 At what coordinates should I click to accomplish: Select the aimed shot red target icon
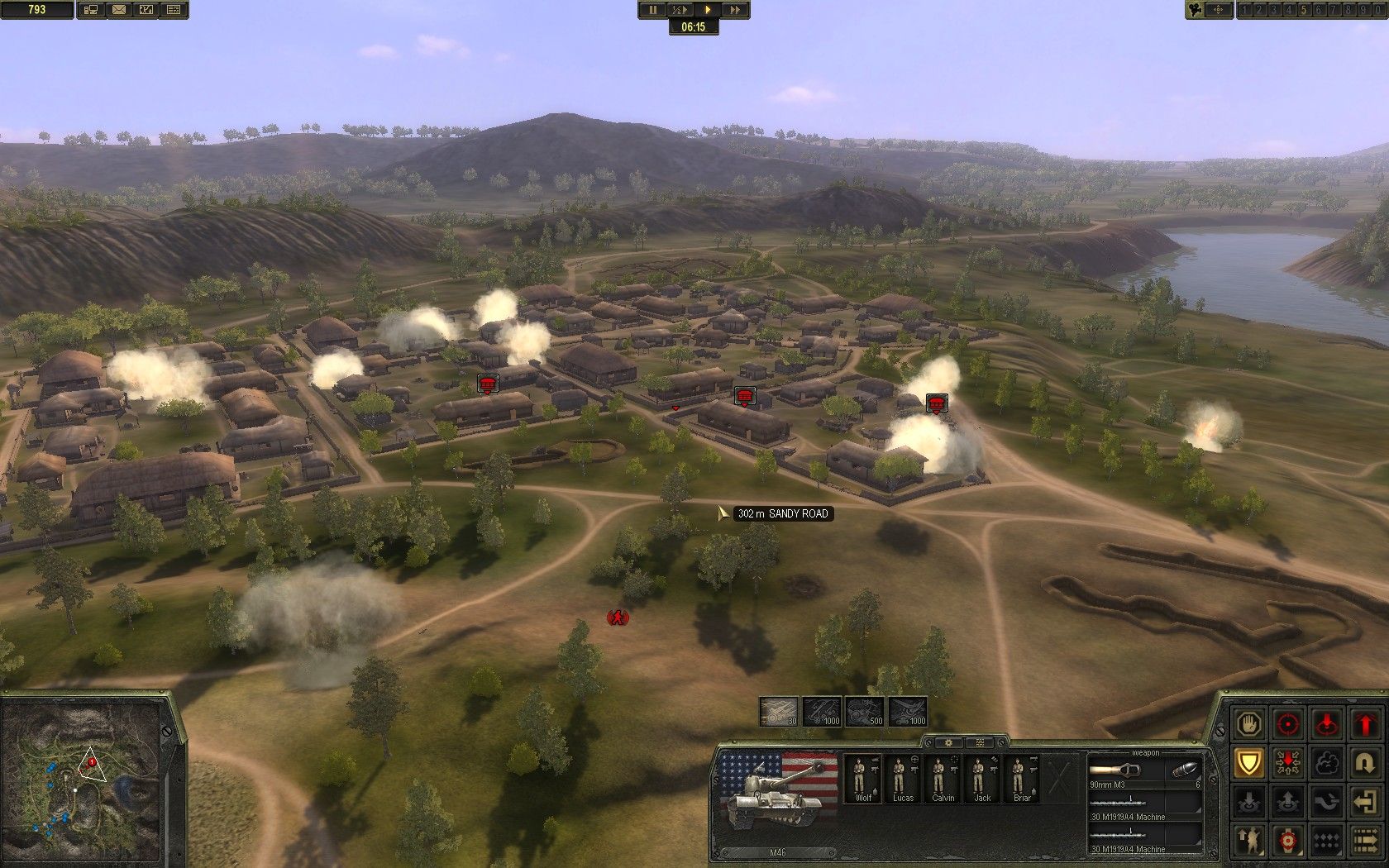1288,840
